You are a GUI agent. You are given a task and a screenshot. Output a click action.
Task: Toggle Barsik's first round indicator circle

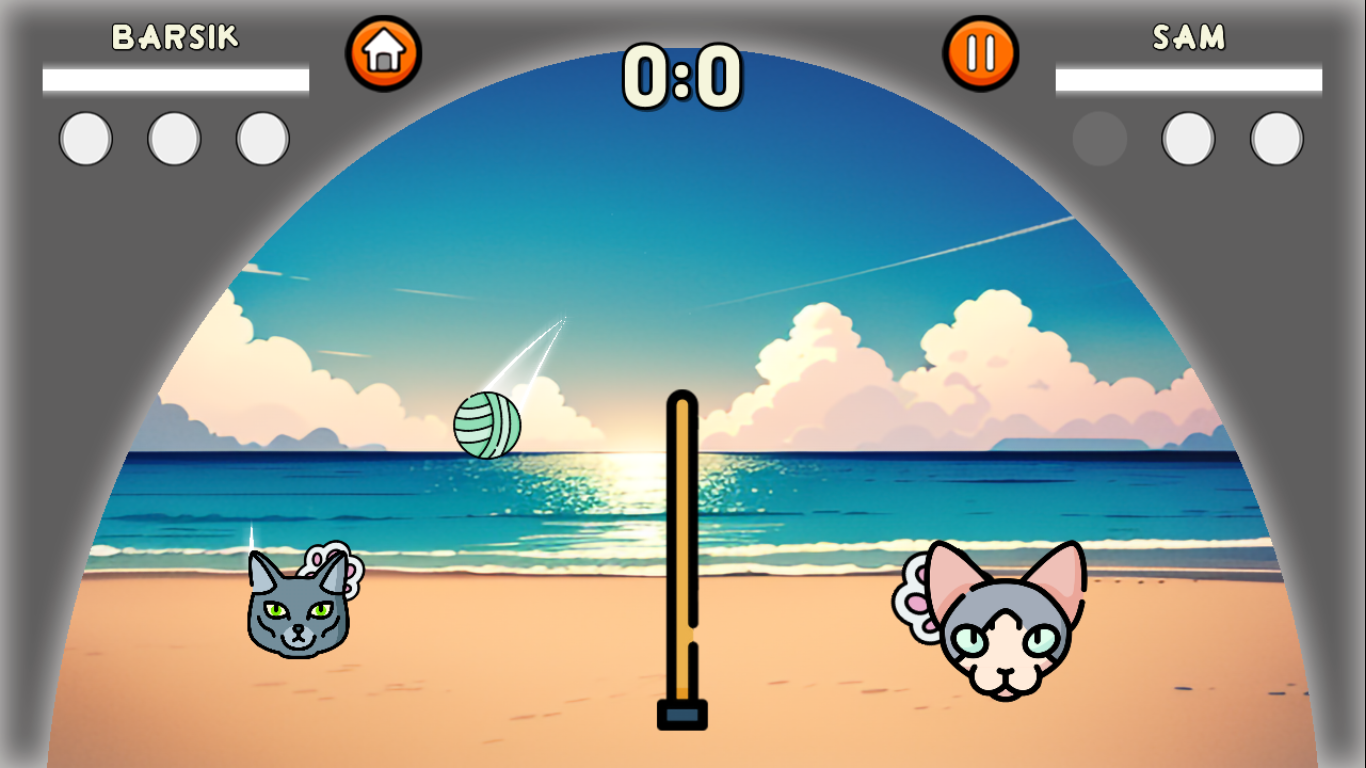85,137
